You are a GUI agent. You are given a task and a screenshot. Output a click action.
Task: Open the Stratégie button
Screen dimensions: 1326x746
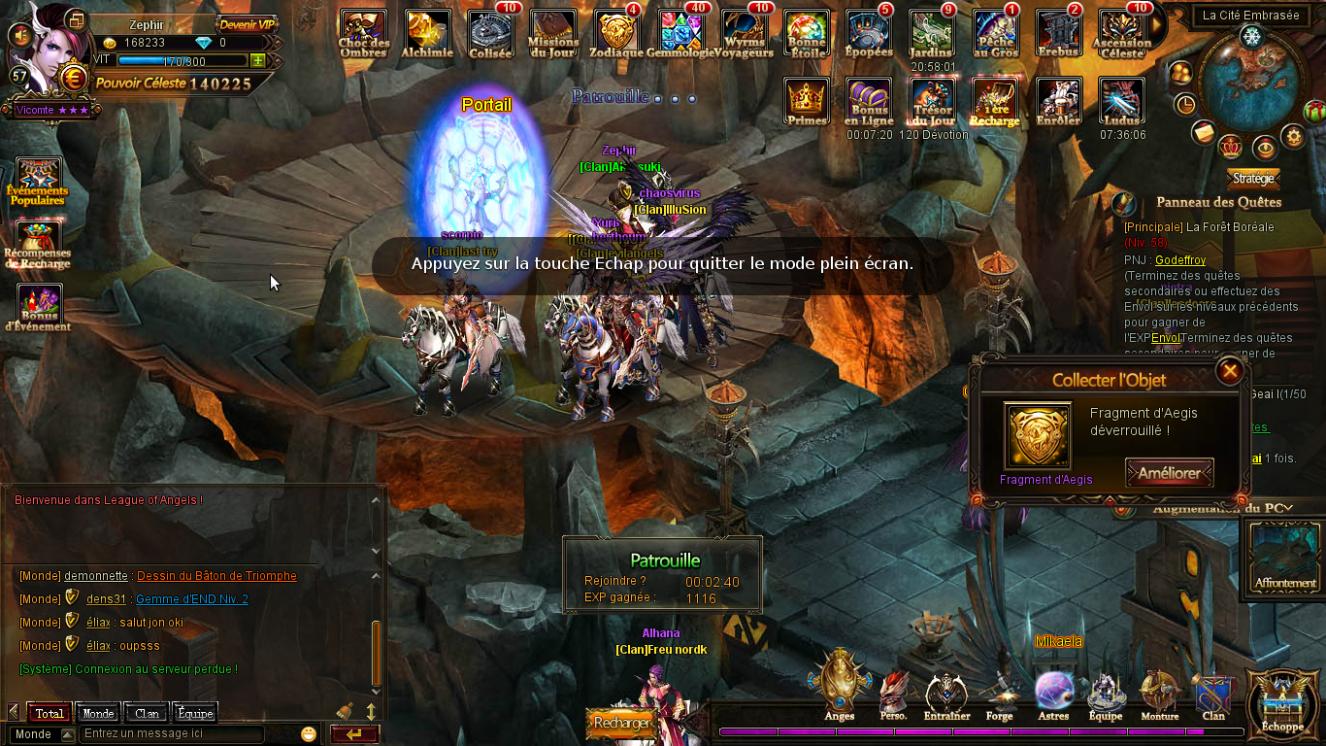click(1253, 178)
